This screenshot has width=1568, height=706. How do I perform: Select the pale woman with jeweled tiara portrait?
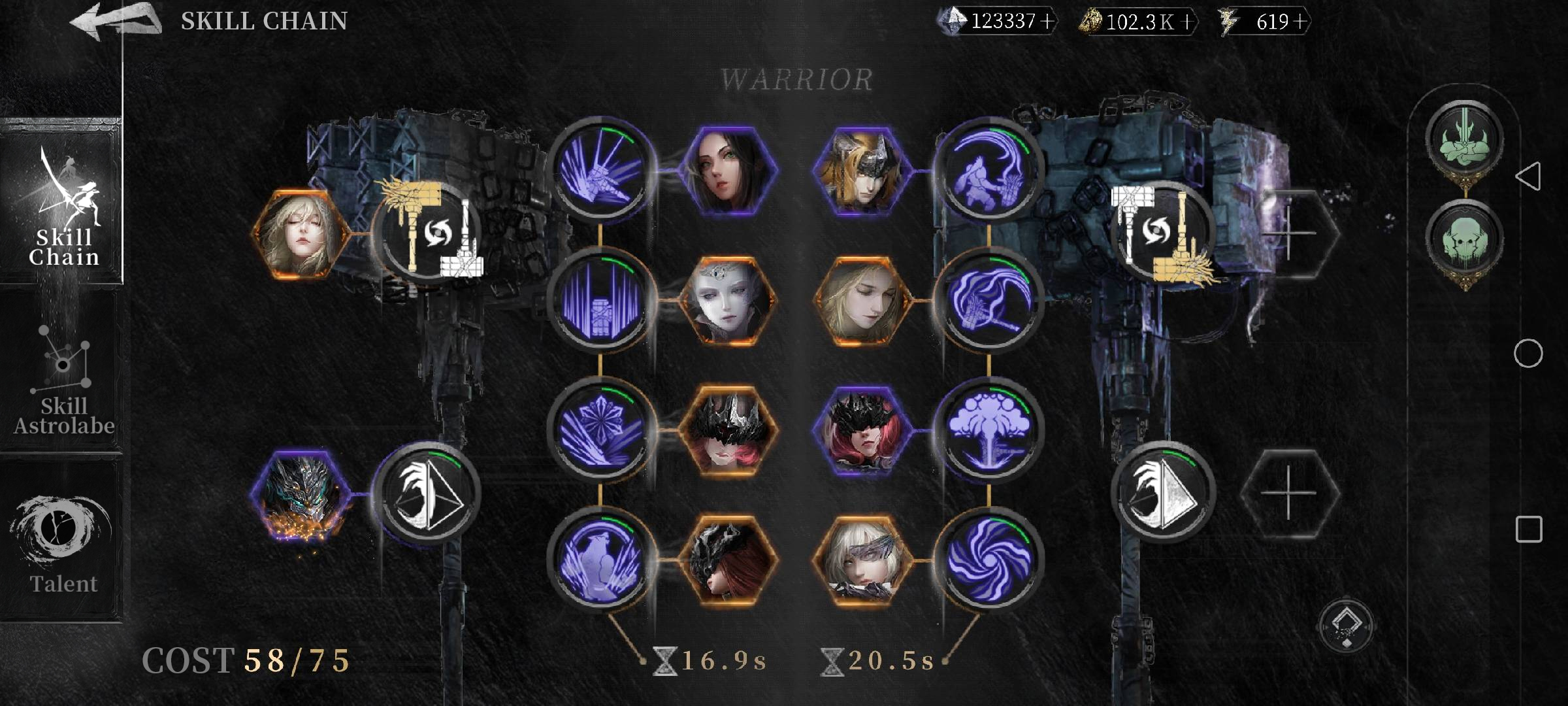click(727, 300)
